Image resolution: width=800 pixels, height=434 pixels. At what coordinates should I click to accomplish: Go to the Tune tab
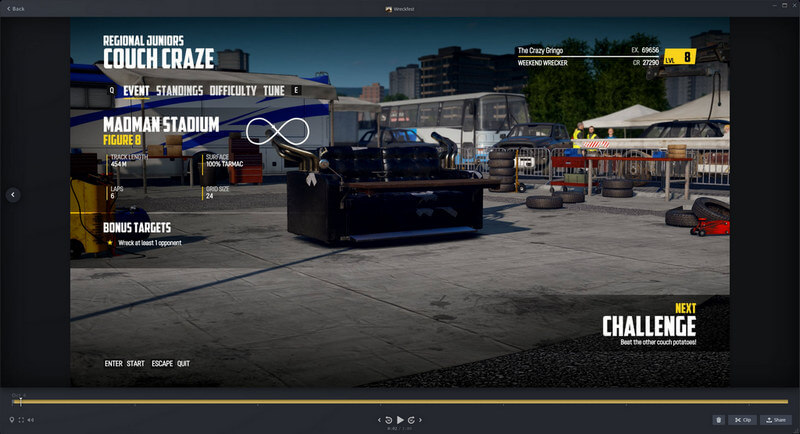pos(273,91)
